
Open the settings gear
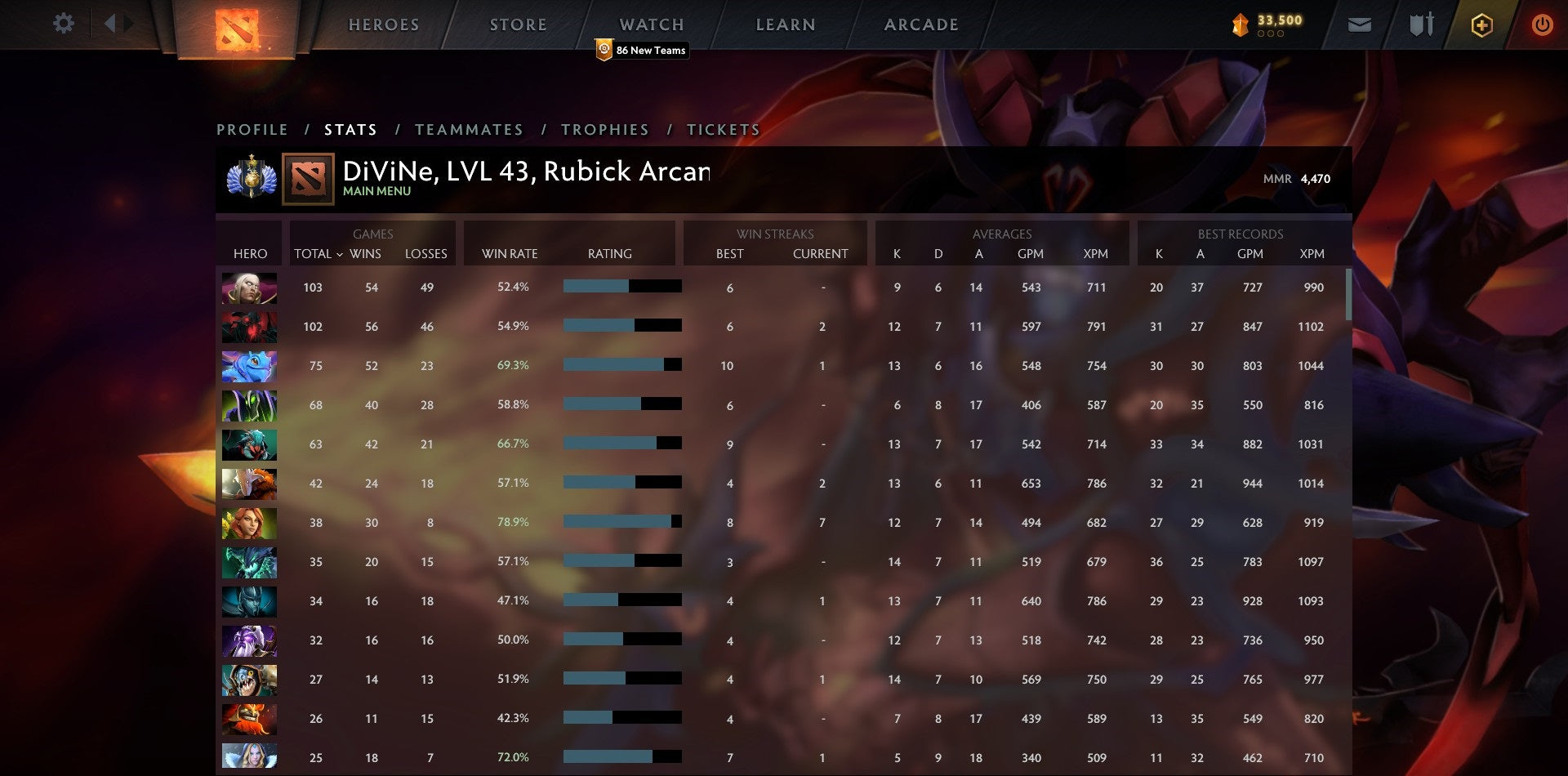[x=62, y=24]
